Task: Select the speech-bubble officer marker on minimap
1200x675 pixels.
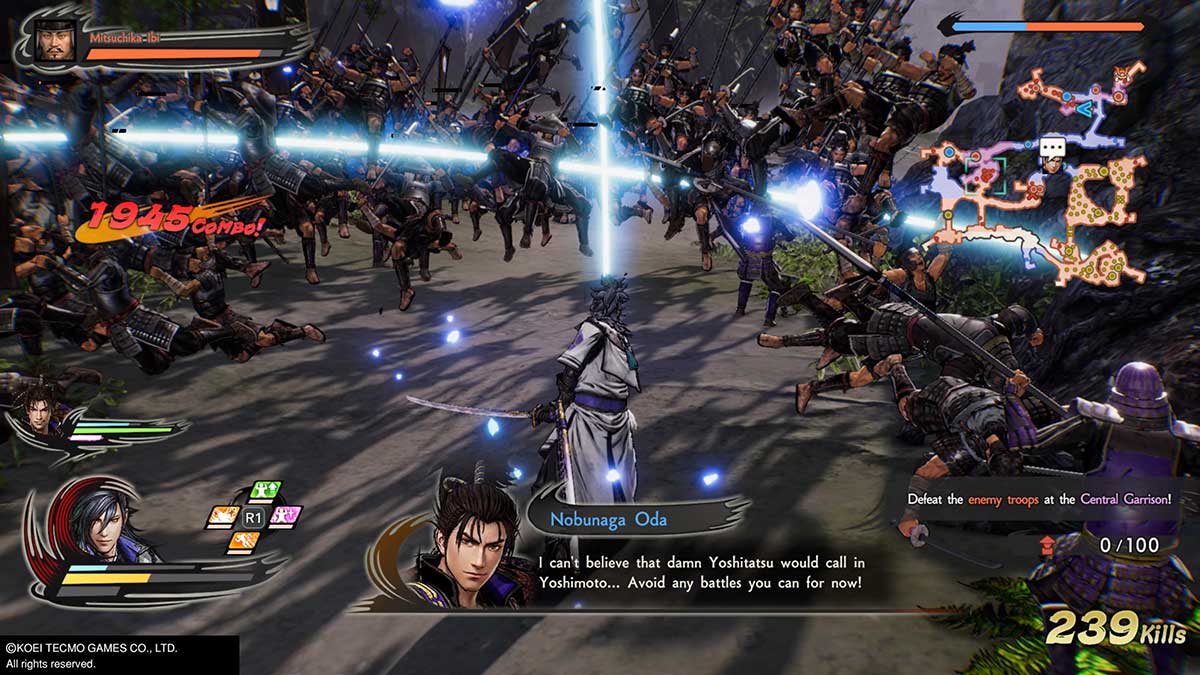Action: 1051,148
